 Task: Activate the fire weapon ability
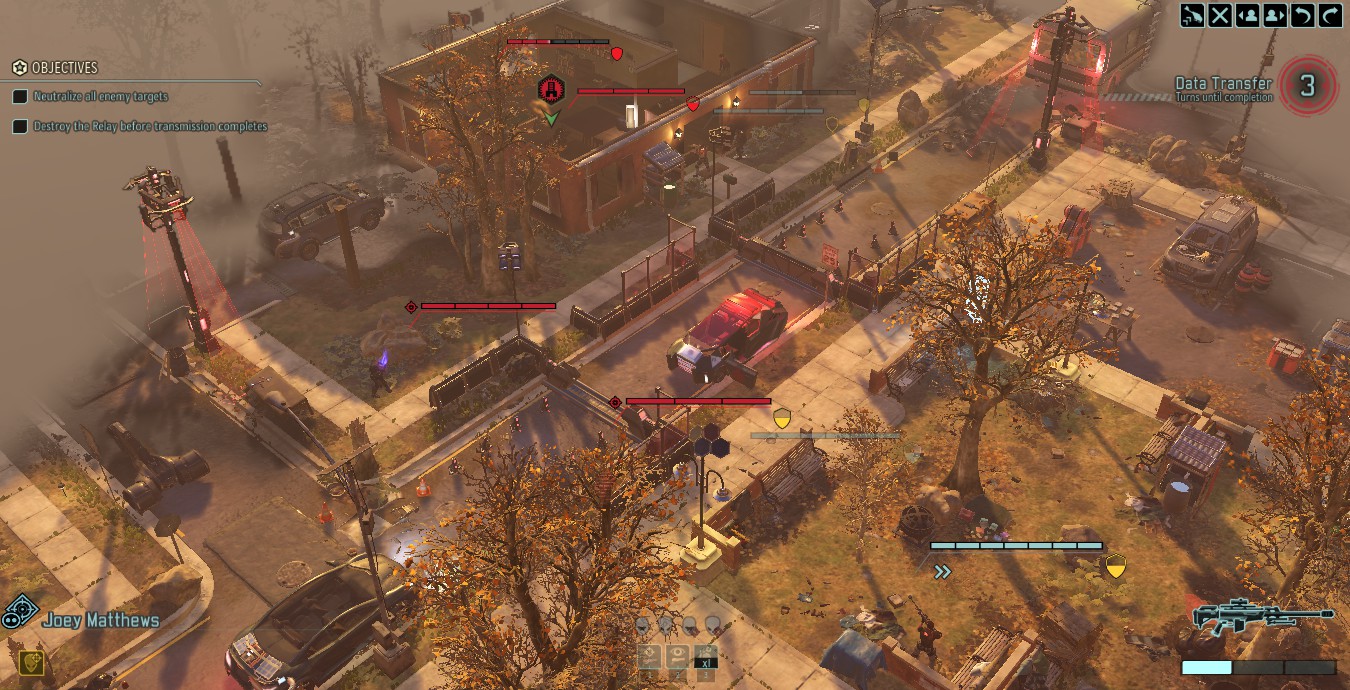[650, 657]
